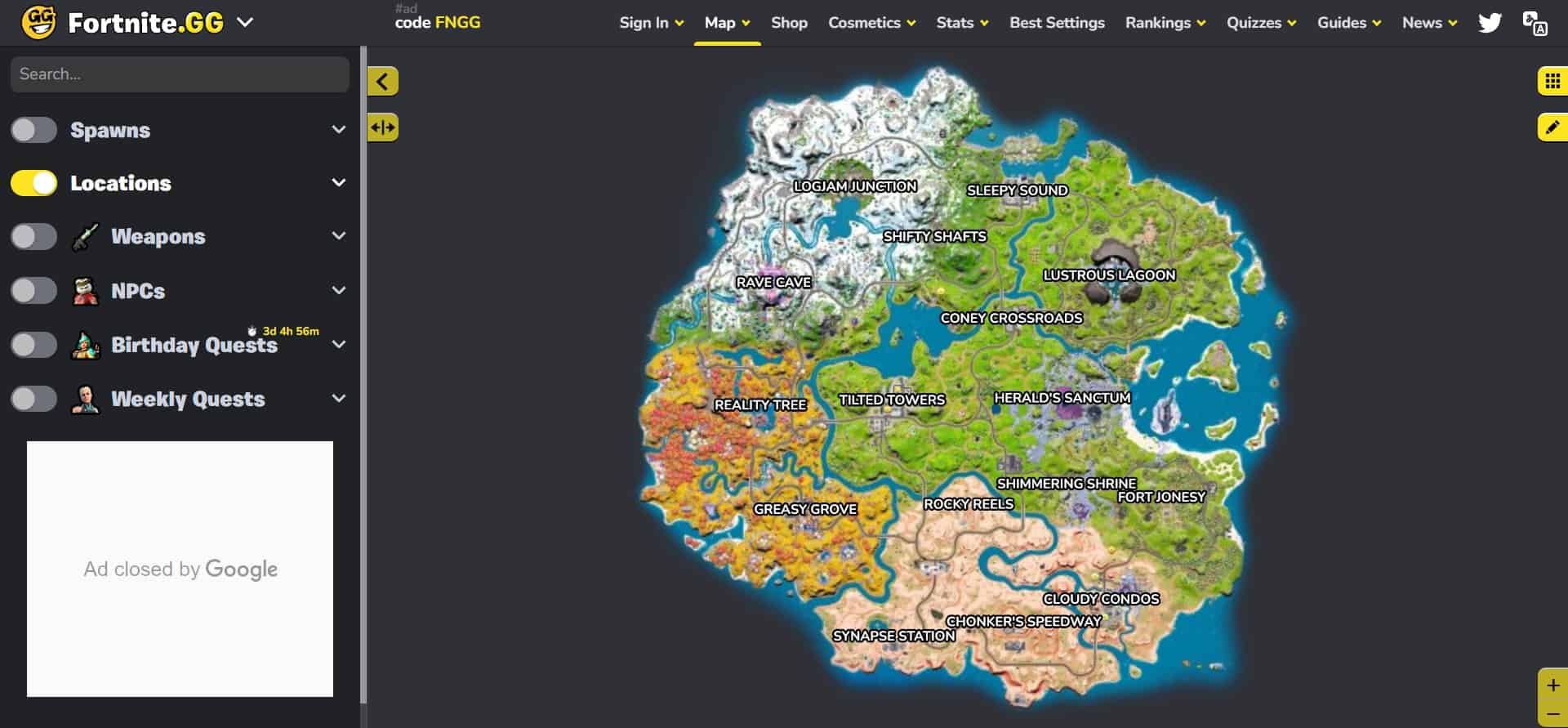Viewport: 1568px width, 728px height.
Task: Open the Best Settings menu item
Action: tap(1056, 22)
